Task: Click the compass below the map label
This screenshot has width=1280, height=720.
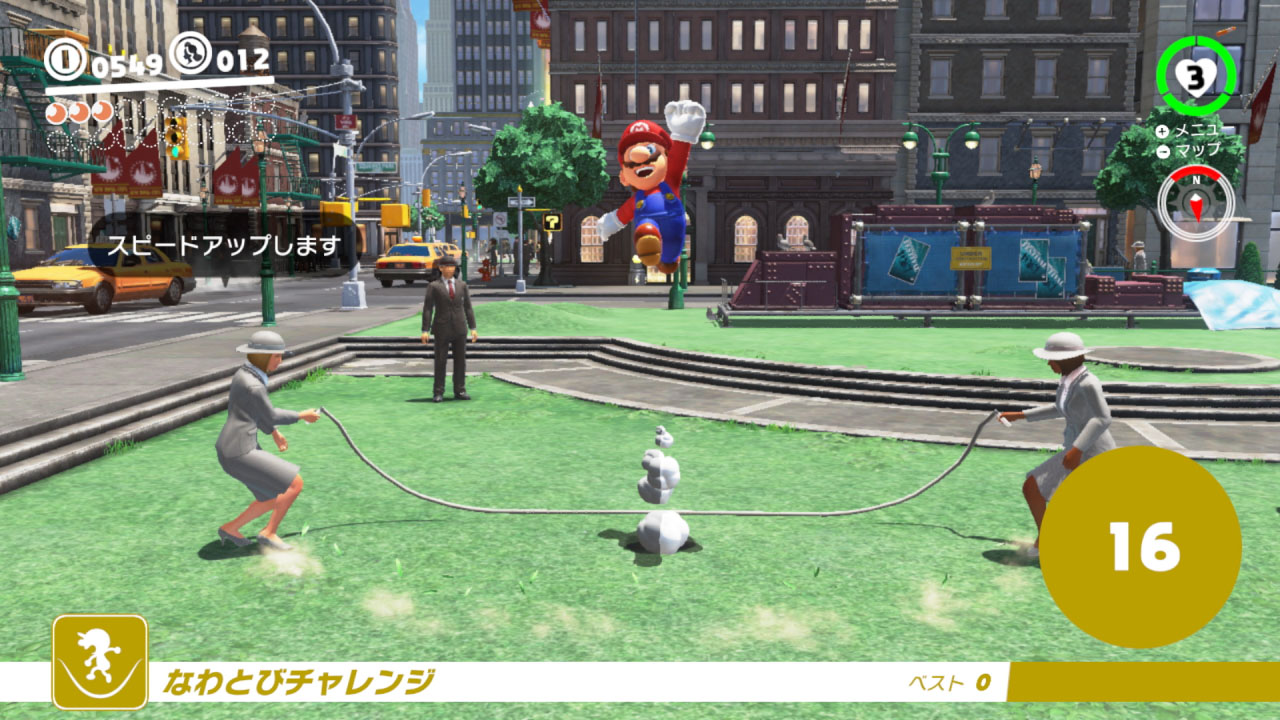Action: (1195, 203)
